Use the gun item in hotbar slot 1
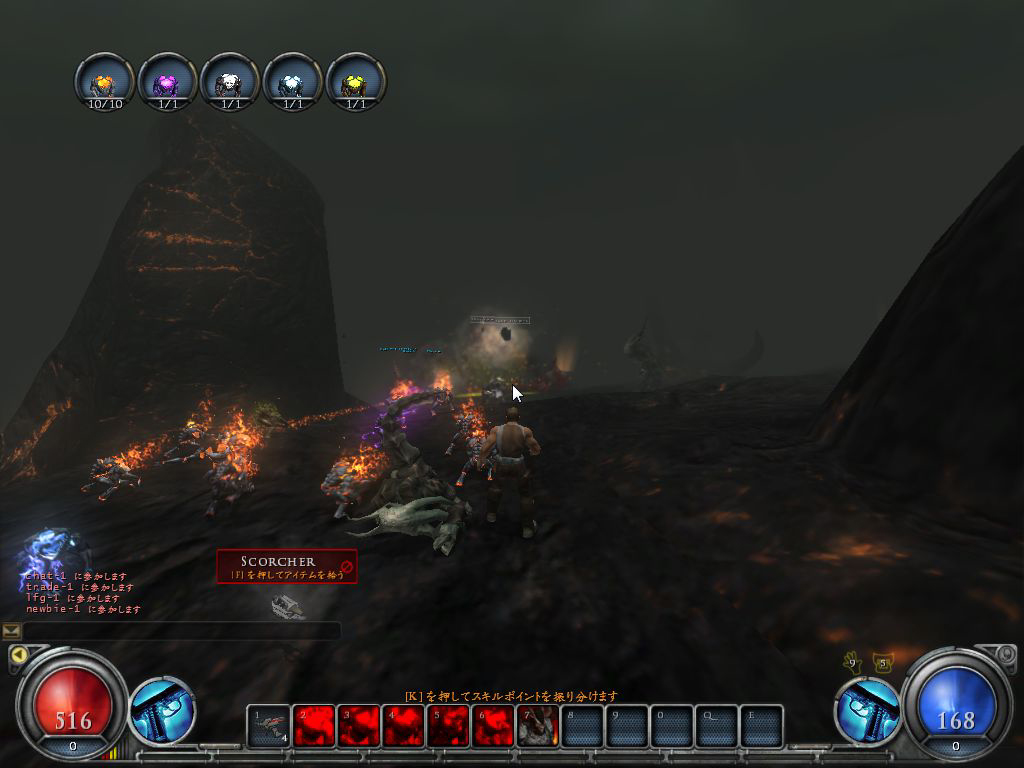The width and height of the screenshot is (1024, 768). [268, 726]
